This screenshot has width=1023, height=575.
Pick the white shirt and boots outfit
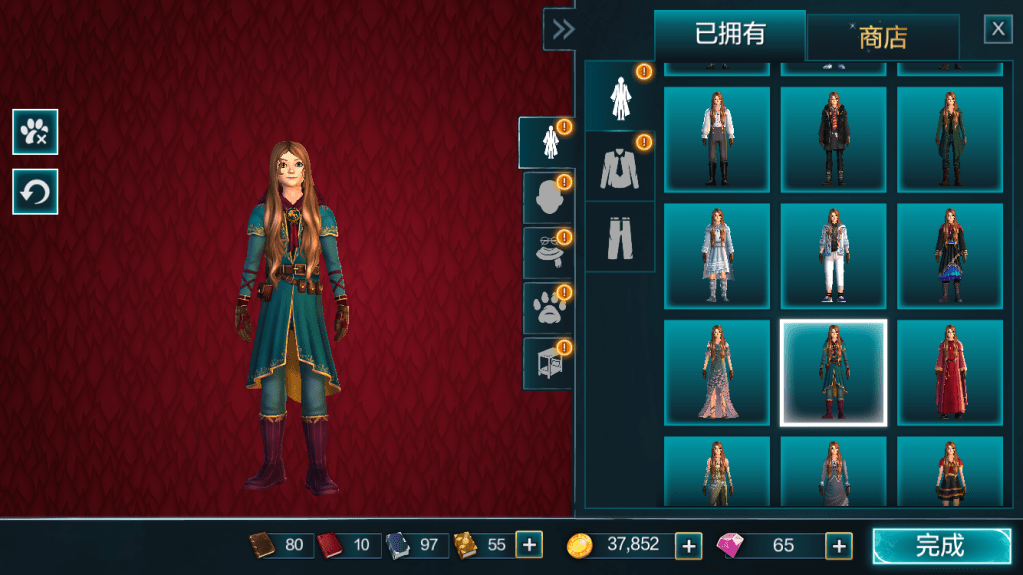tap(716, 139)
